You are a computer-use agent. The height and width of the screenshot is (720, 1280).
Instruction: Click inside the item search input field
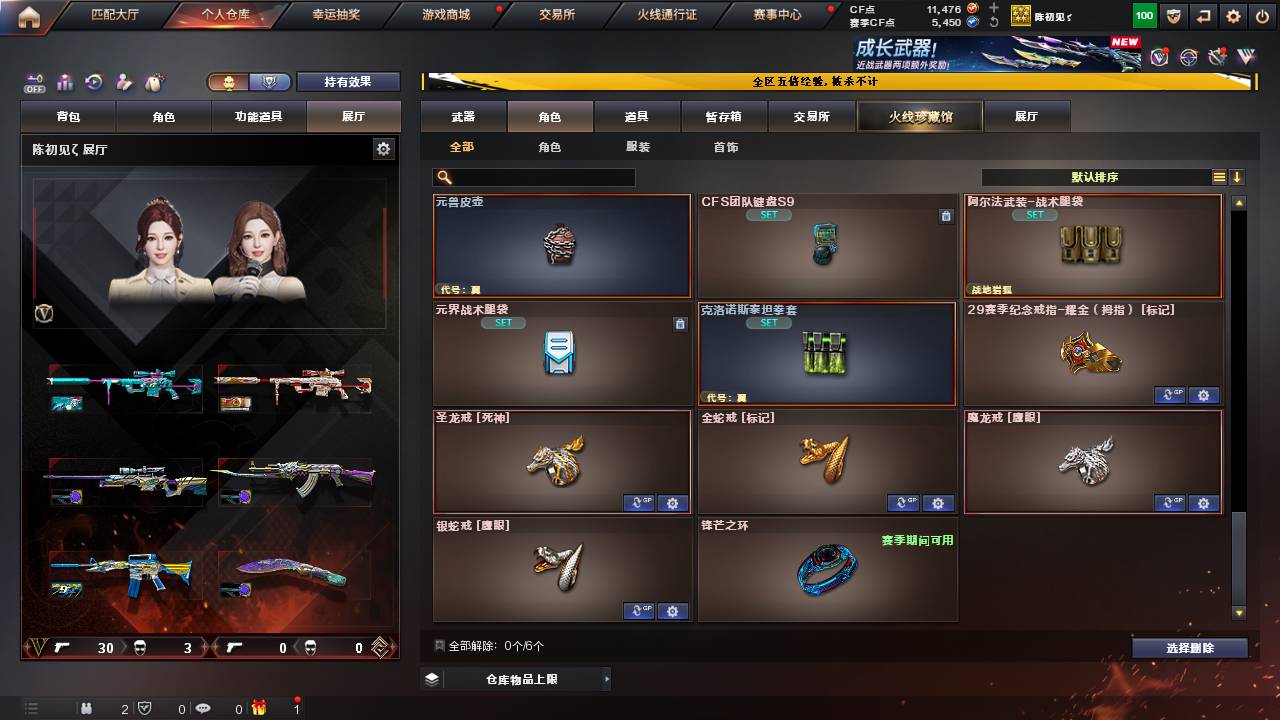[x=540, y=176]
